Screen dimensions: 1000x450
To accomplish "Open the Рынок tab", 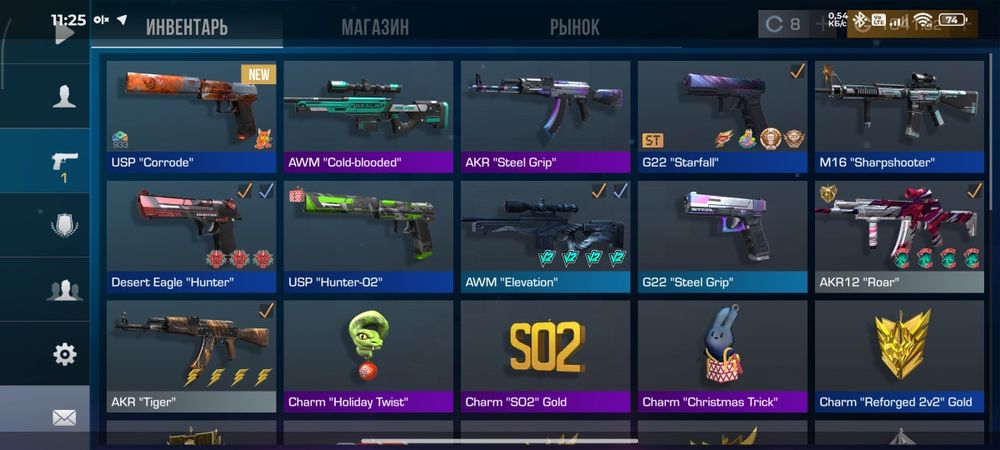I will pyautogui.click(x=575, y=27).
